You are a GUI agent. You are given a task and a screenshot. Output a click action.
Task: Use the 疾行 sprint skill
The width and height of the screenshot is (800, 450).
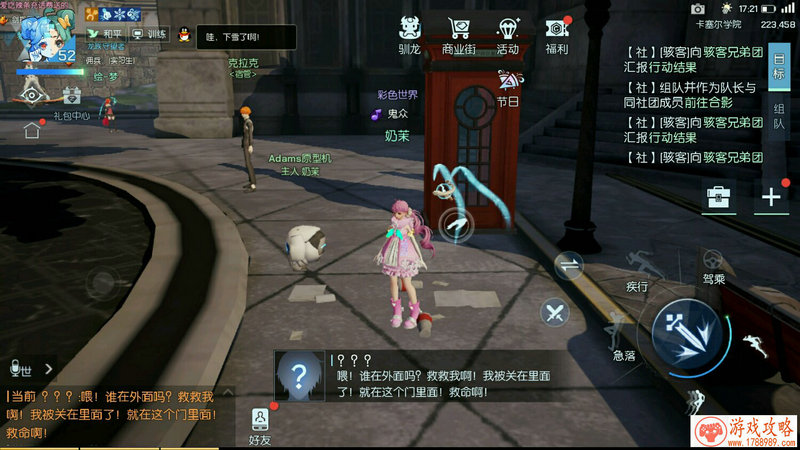click(x=638, y=266)
